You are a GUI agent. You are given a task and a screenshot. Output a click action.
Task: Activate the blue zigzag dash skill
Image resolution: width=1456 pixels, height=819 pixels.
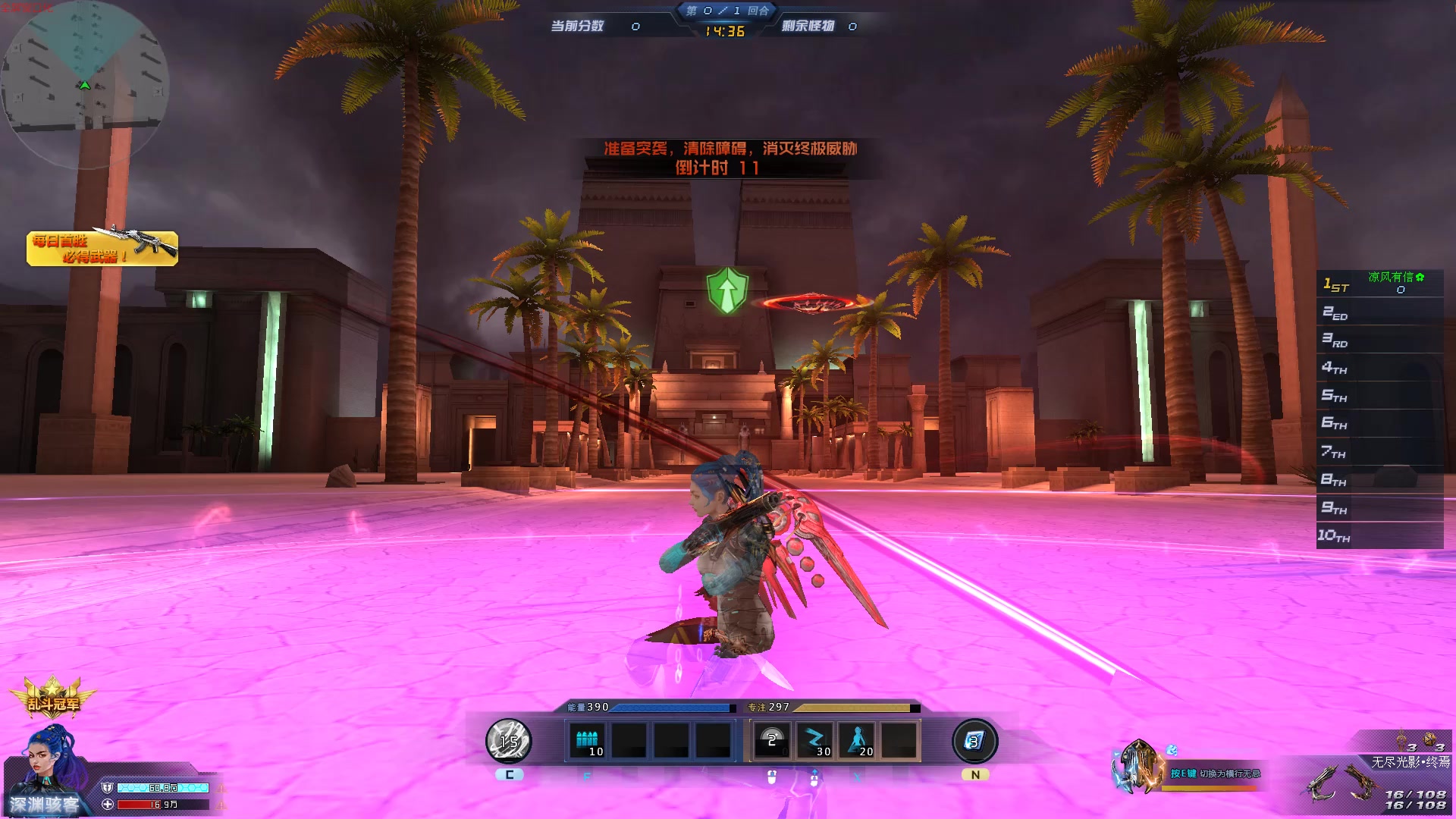(x=814, y=741)
